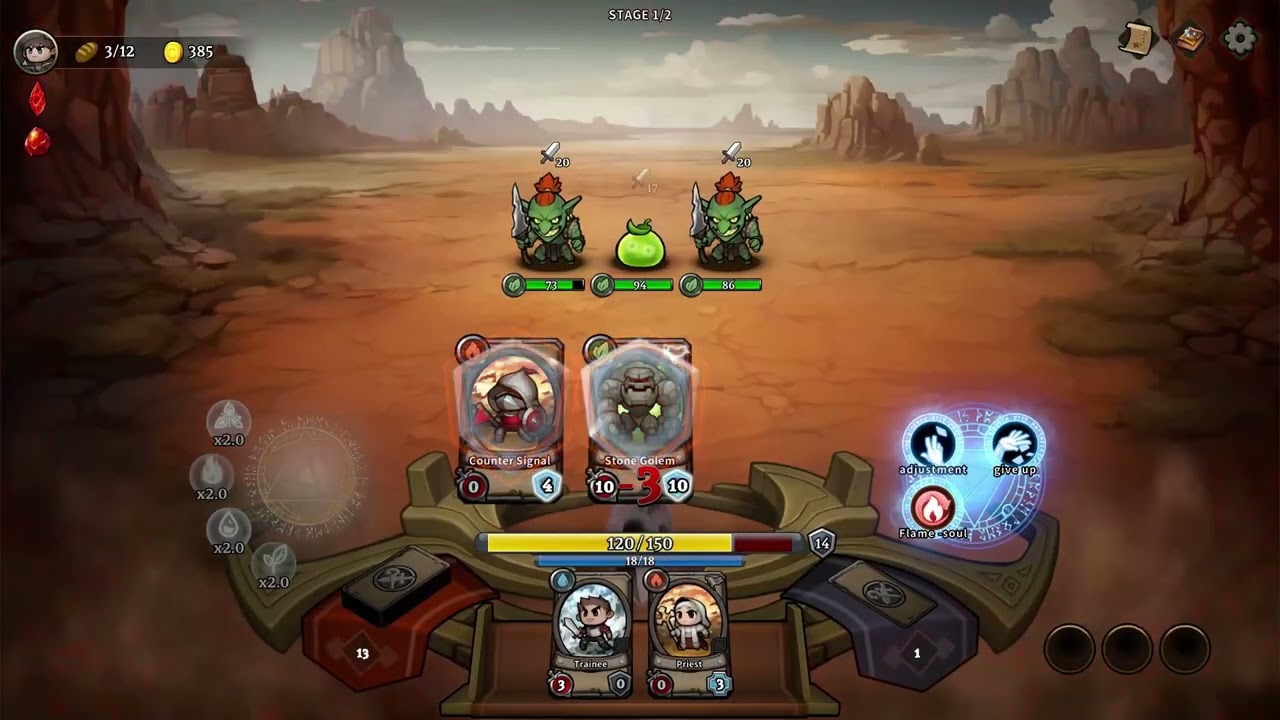Use the give up action

point(1015,442)
